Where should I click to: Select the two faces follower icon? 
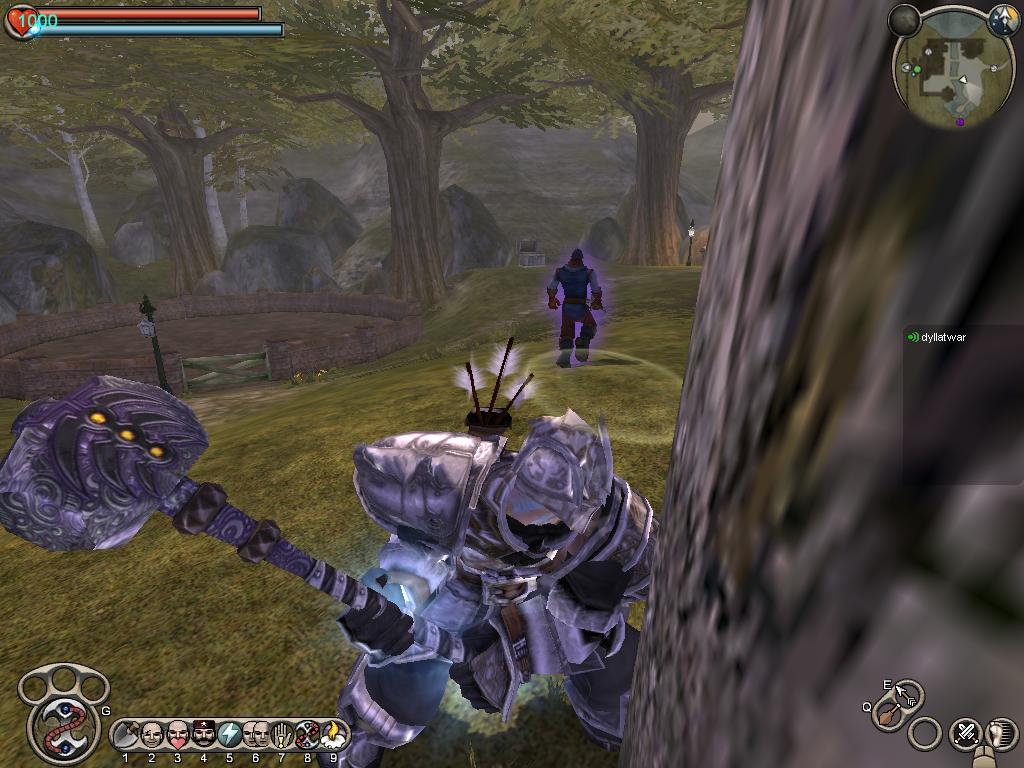point(256,735)
